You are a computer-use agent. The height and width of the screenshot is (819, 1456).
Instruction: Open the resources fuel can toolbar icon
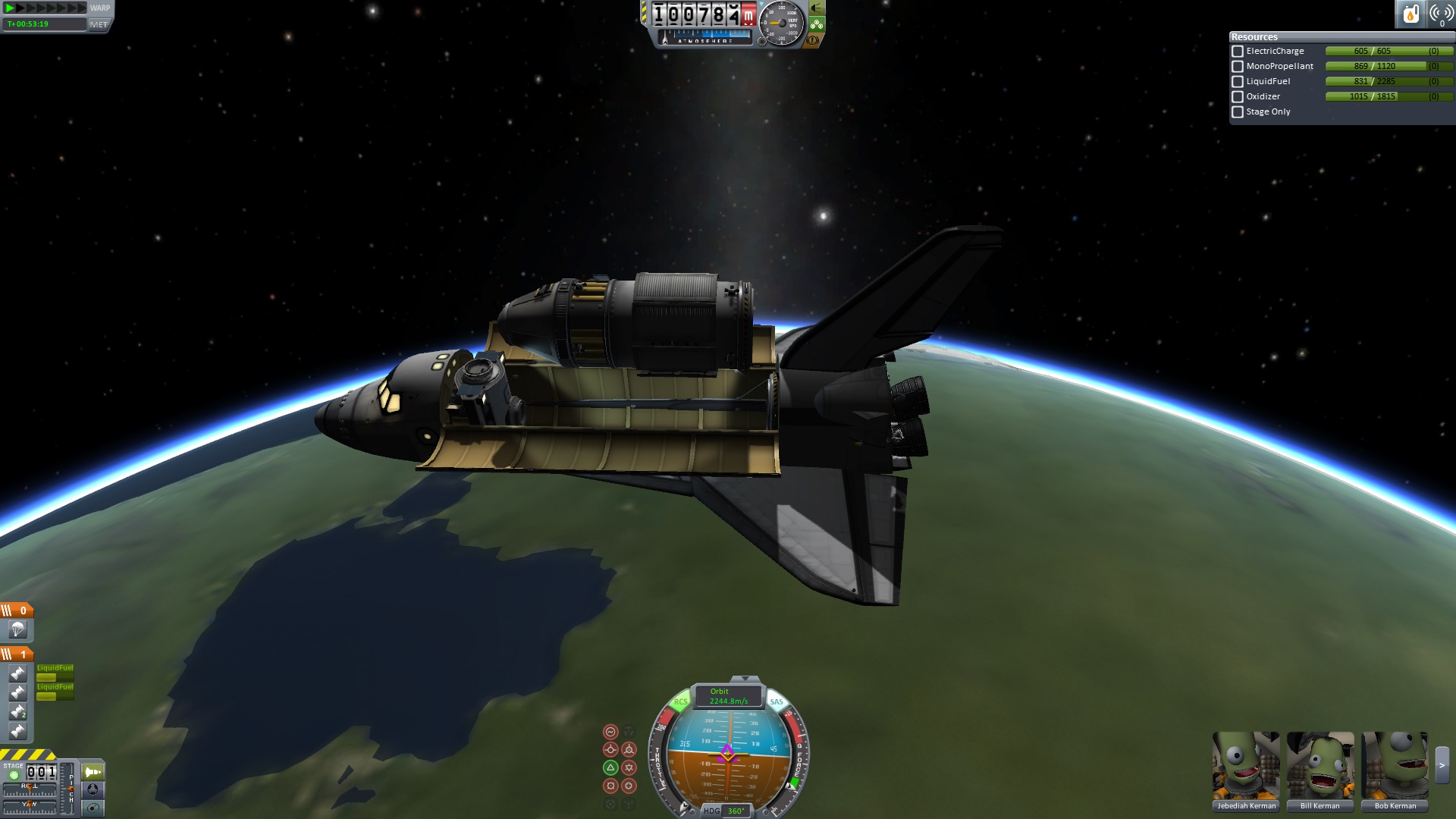click(x=1410, y=14)
